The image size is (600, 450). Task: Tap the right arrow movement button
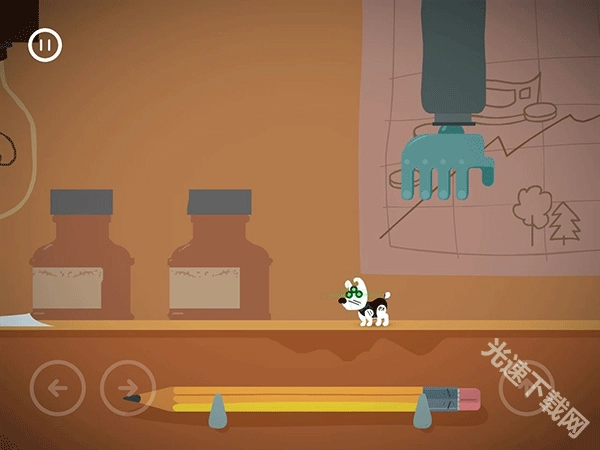click(128, 388)
